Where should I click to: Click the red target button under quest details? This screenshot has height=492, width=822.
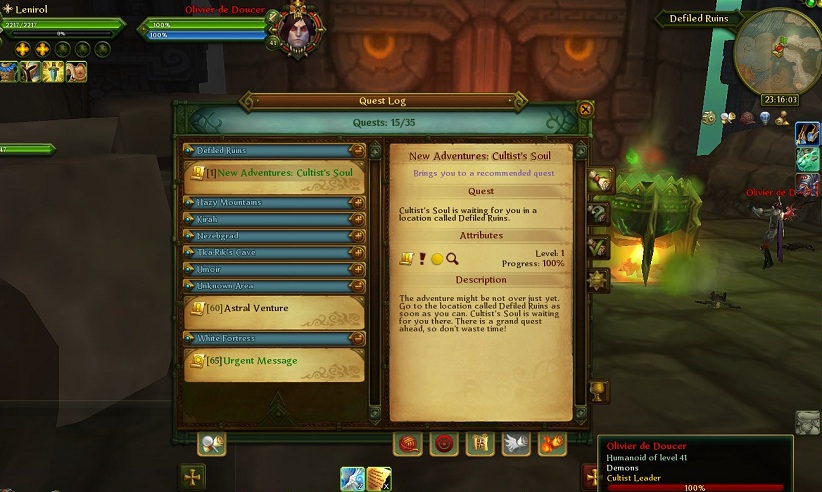coord(445,443)
